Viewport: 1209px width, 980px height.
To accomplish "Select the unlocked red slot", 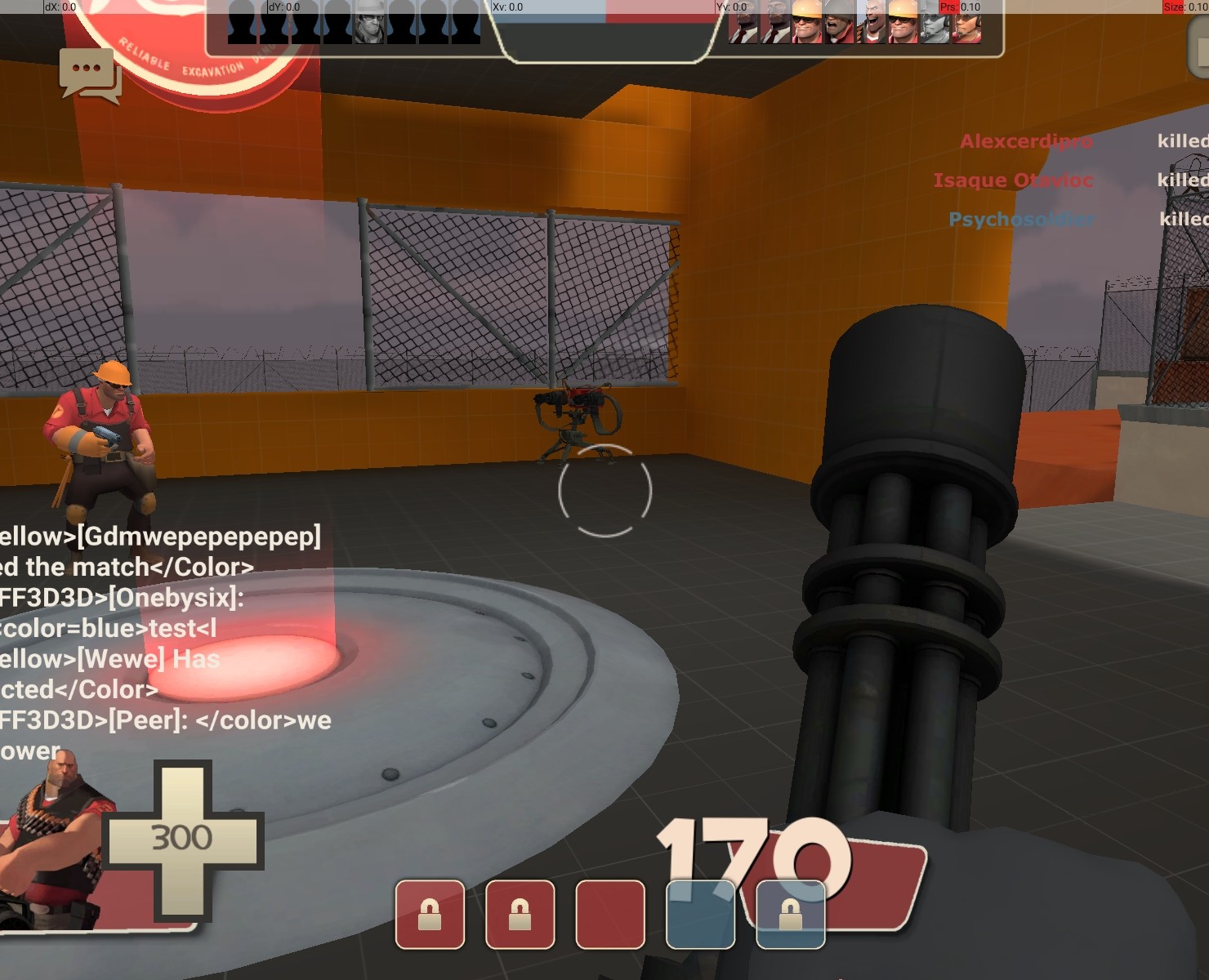I will (x=610, y=914).
